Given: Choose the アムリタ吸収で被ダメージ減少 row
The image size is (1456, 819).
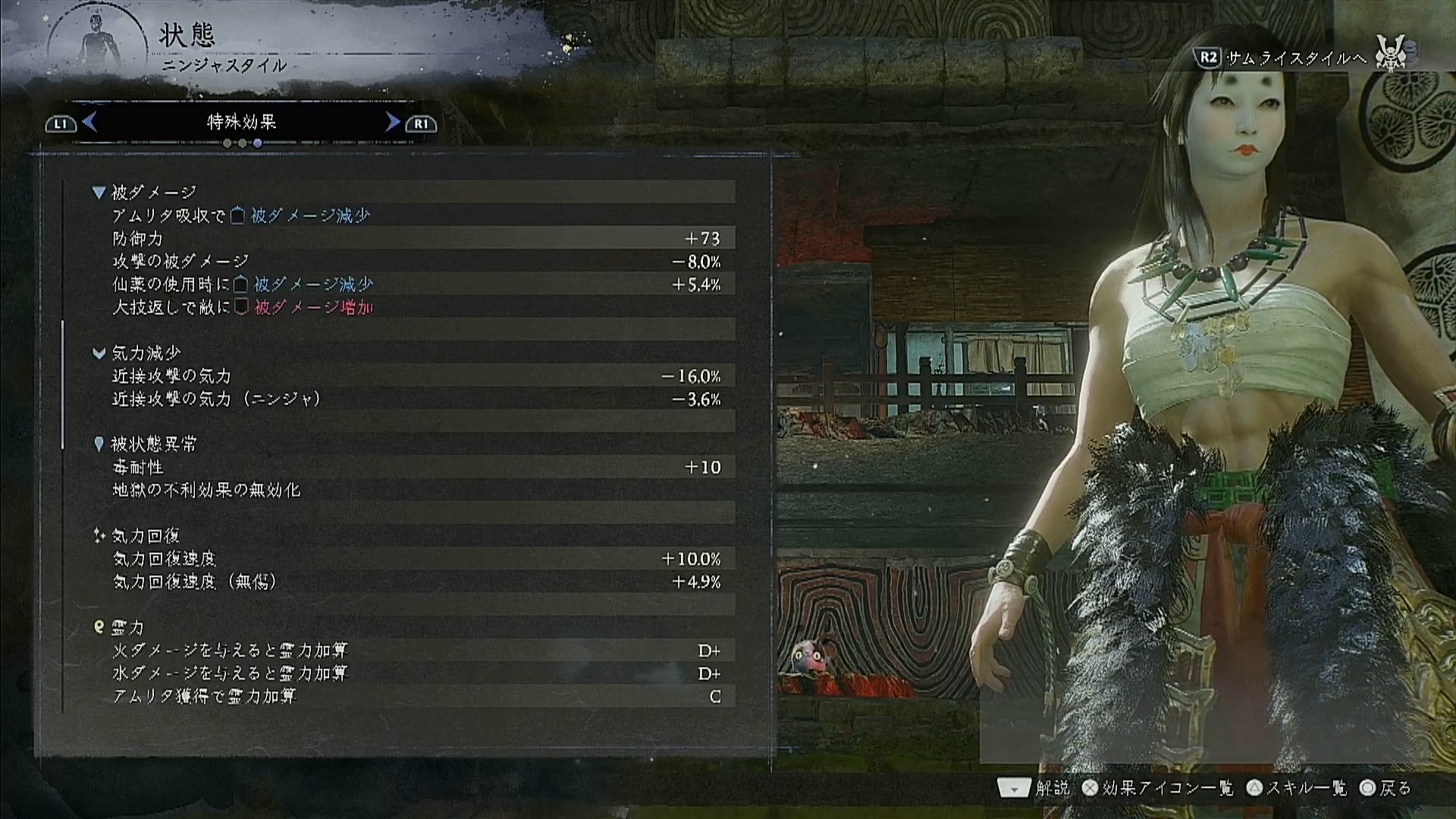Looking at the screenshot, I should pyautogui.click(x=416, y=216).
